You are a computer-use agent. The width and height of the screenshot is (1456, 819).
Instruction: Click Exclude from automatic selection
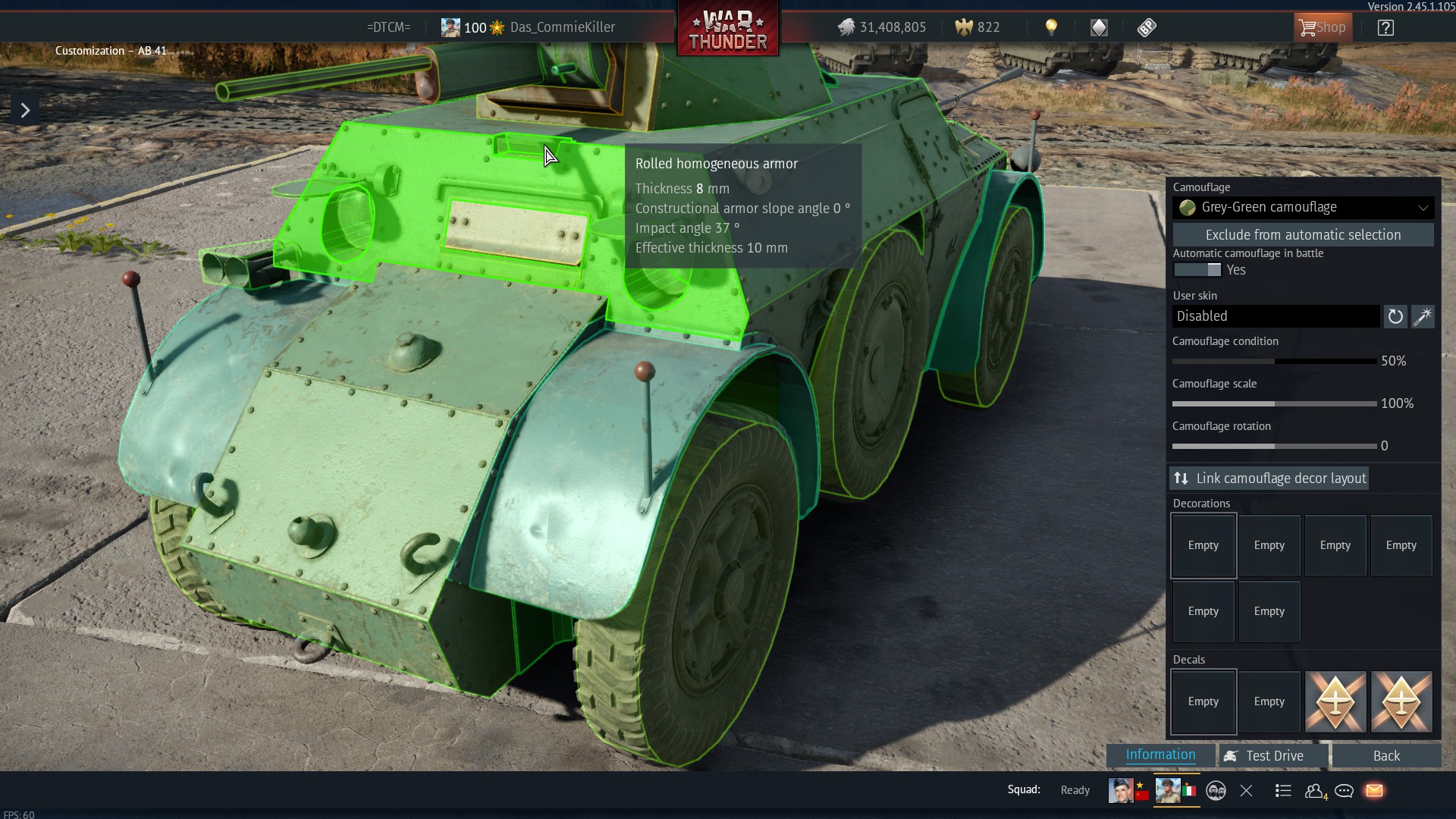(1303, 234)
